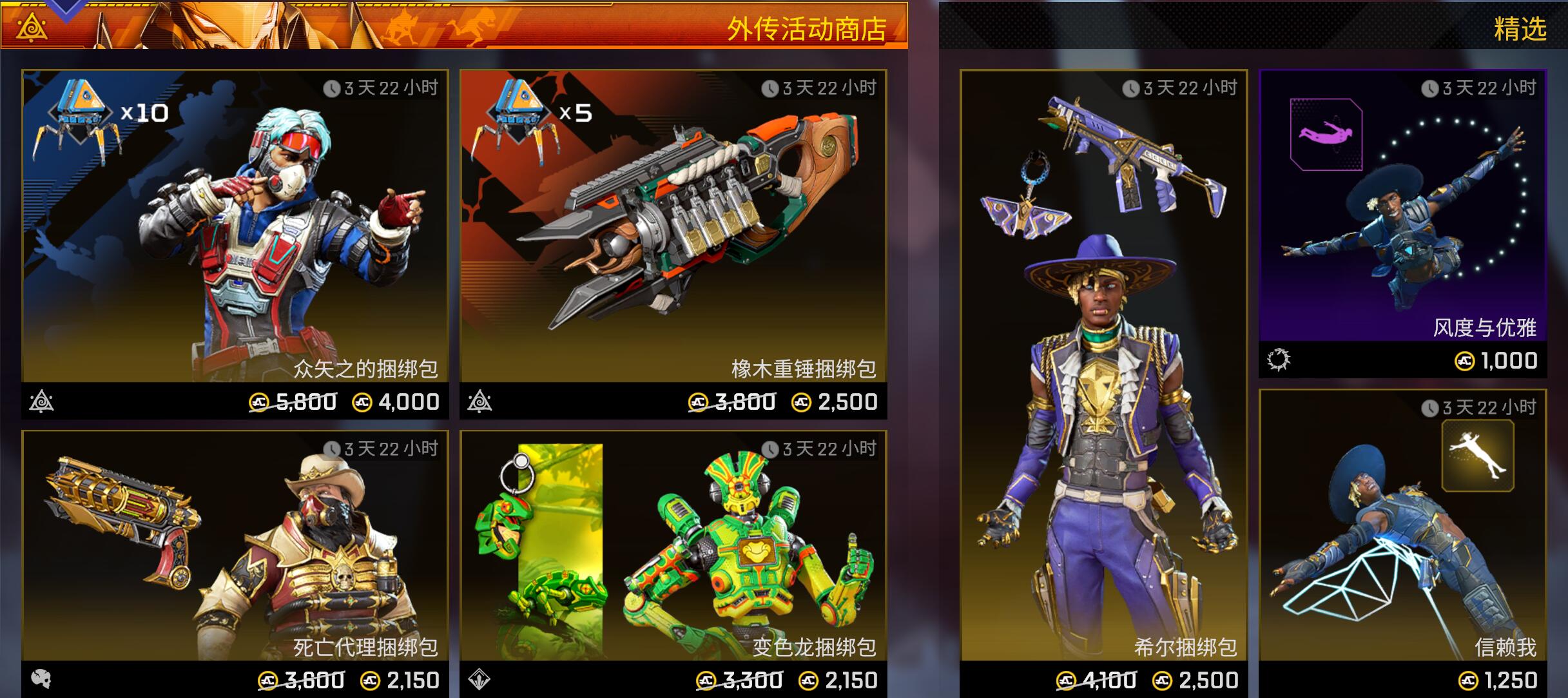Screen dimensions: 1568x698
Task: Open the 信赖我 emote offer
Action: pos(1402,543)
